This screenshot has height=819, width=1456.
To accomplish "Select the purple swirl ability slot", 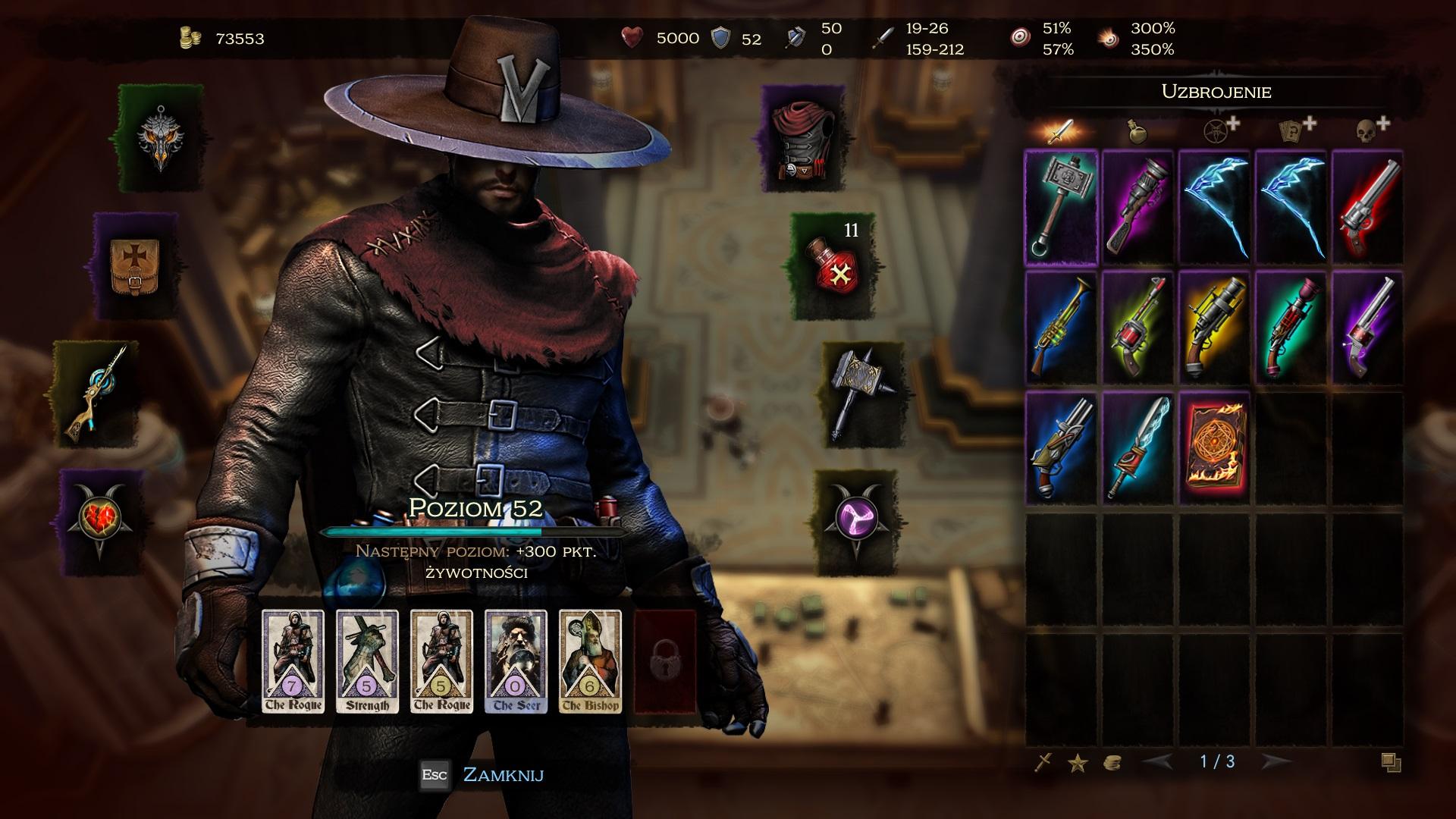I will point(858,519).
